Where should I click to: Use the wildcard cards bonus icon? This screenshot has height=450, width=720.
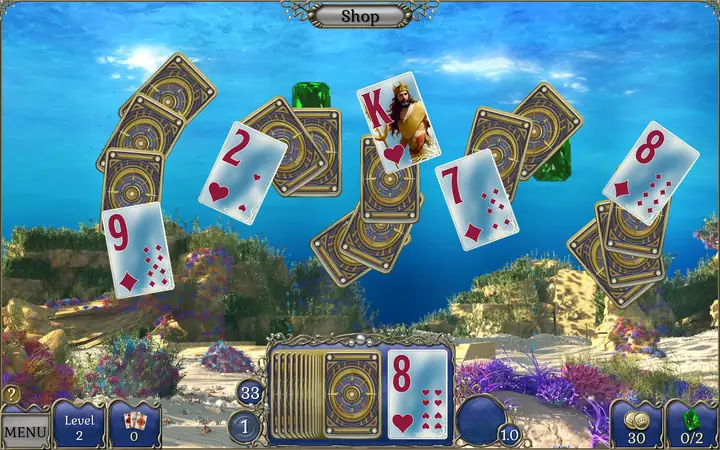click(x=134, y=423)
